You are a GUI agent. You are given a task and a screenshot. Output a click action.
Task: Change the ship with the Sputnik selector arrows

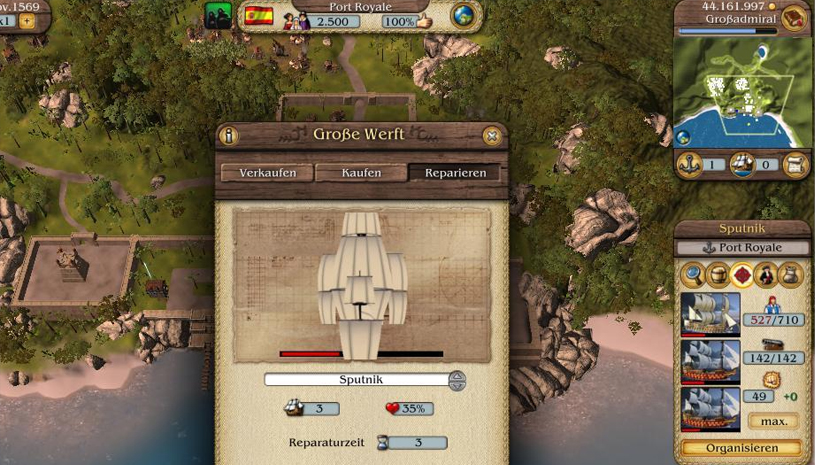[457, 380]
